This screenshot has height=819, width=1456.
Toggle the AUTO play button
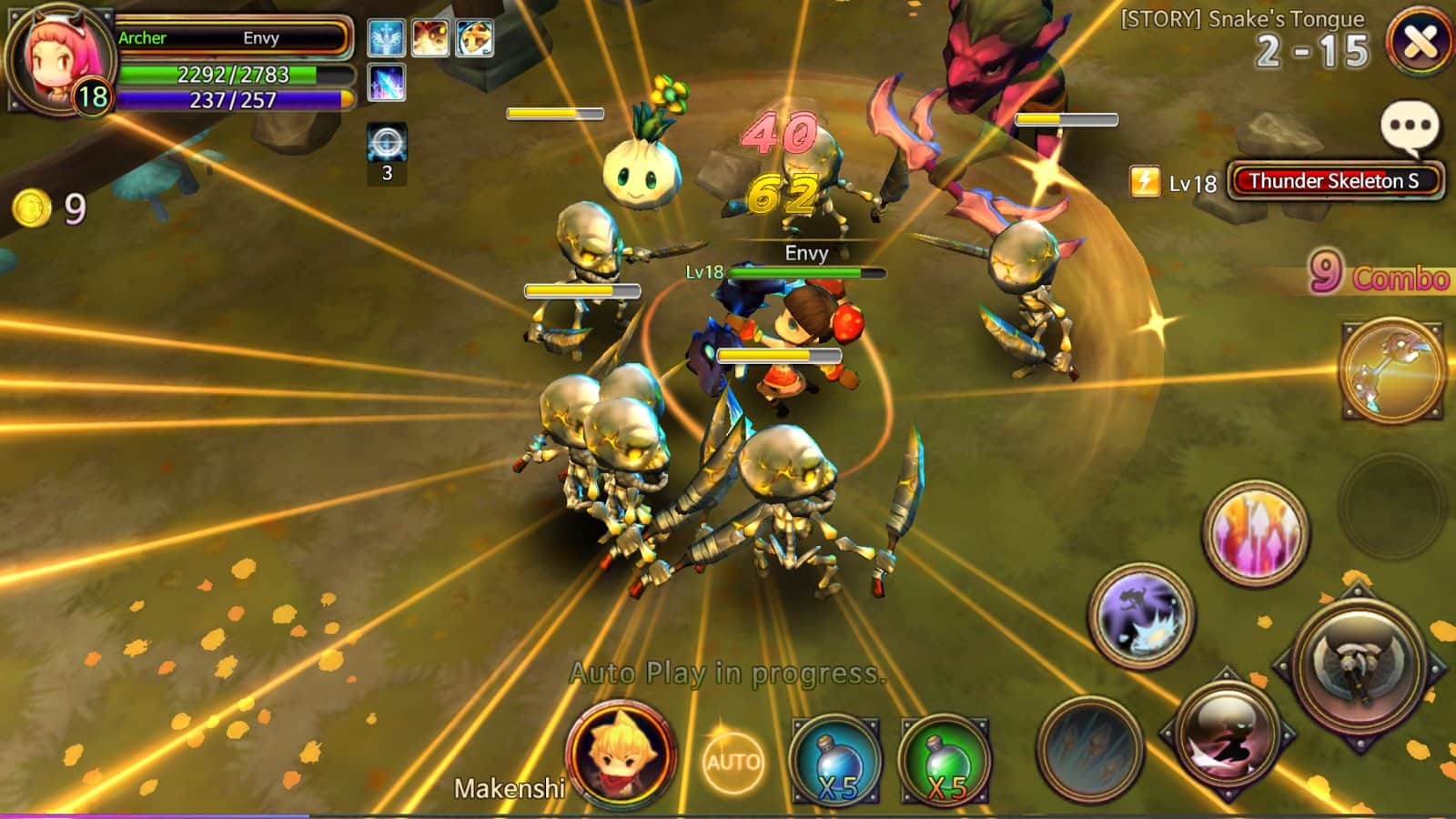[733, 761]
